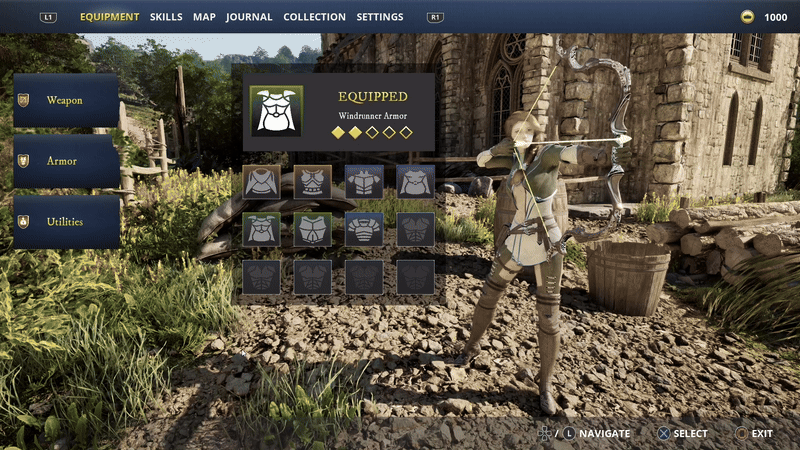Switch to the Equipment tab
Screen dimensions: 800x450
pos(109,17)
